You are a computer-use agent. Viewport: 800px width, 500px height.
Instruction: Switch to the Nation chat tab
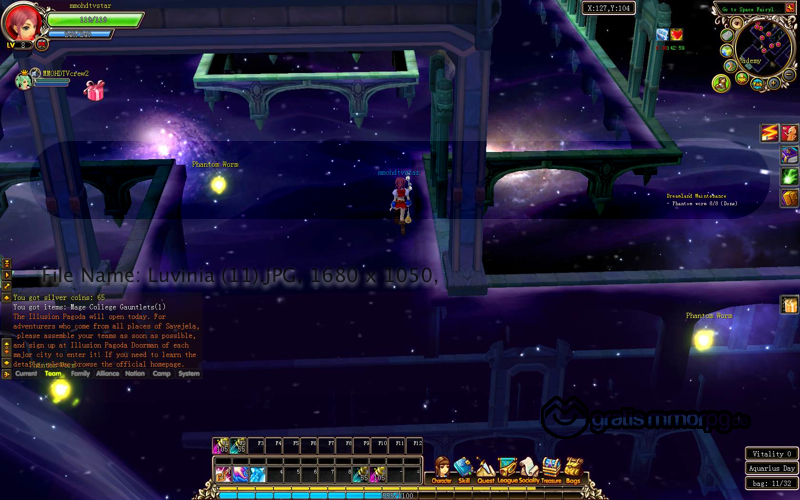click(x=135, y=374)
